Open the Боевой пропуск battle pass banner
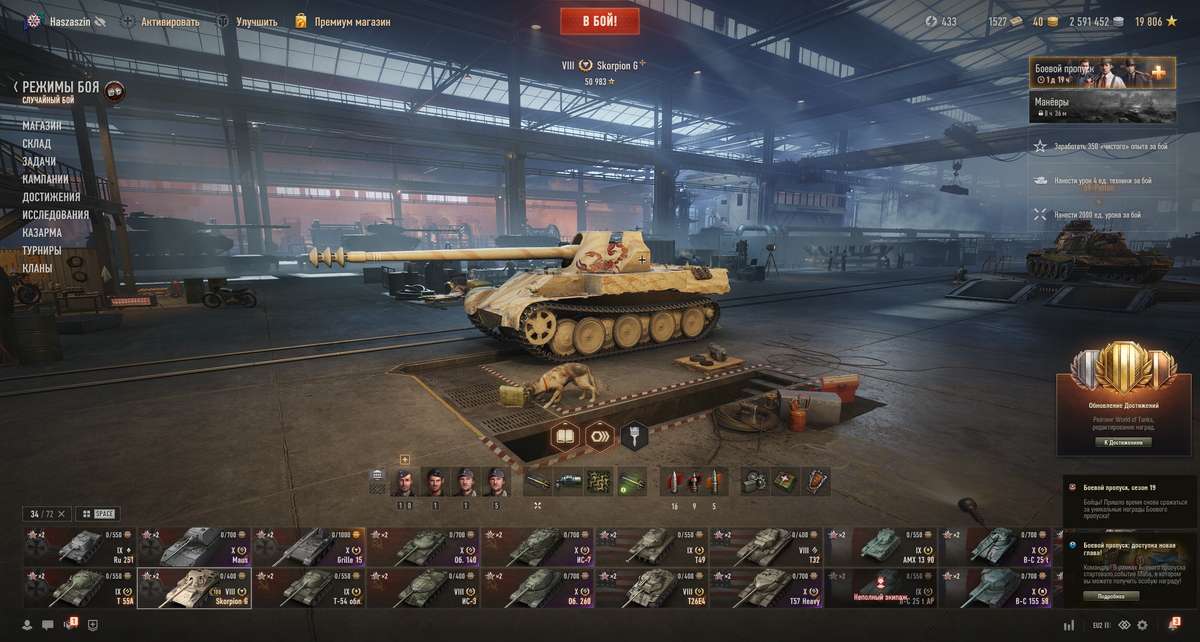Image resolution: width=1200 pixels, height=642 pixels. (1102, 73)
